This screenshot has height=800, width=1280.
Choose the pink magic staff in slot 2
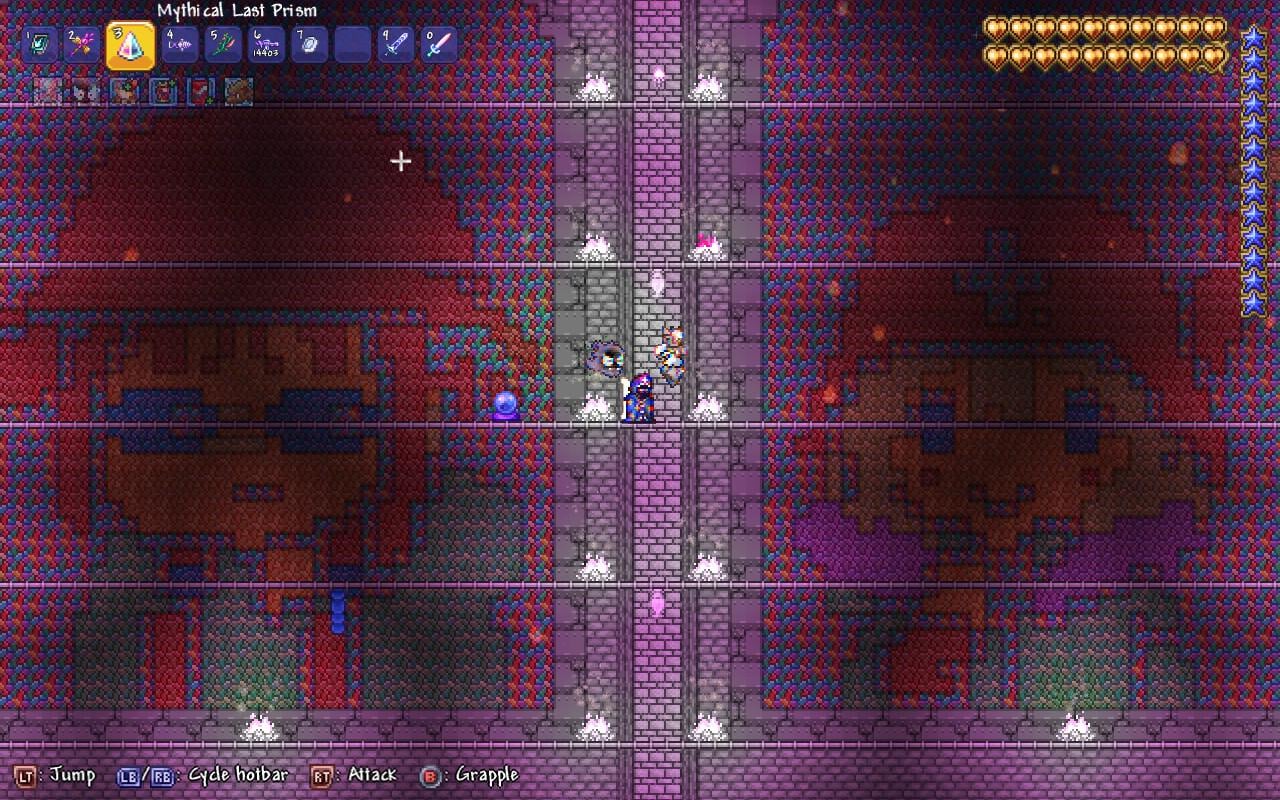83,45
